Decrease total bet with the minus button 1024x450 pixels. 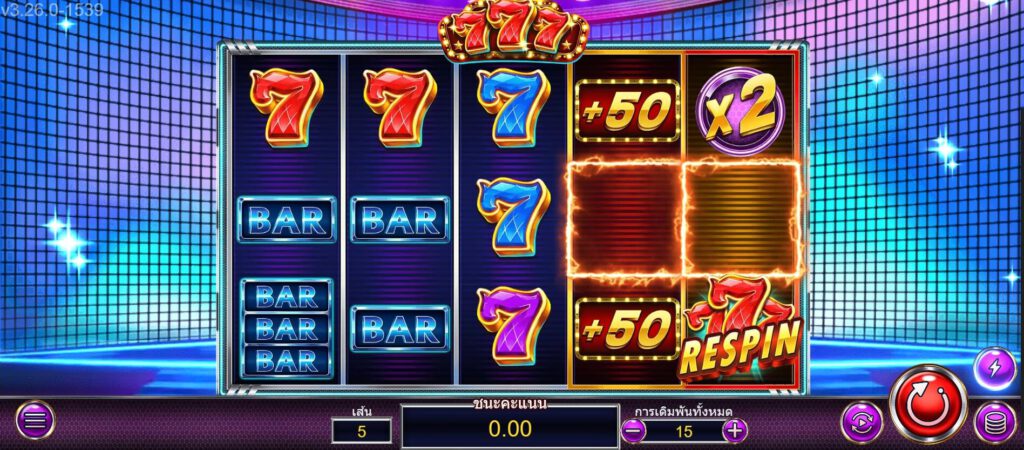point(633,431)
